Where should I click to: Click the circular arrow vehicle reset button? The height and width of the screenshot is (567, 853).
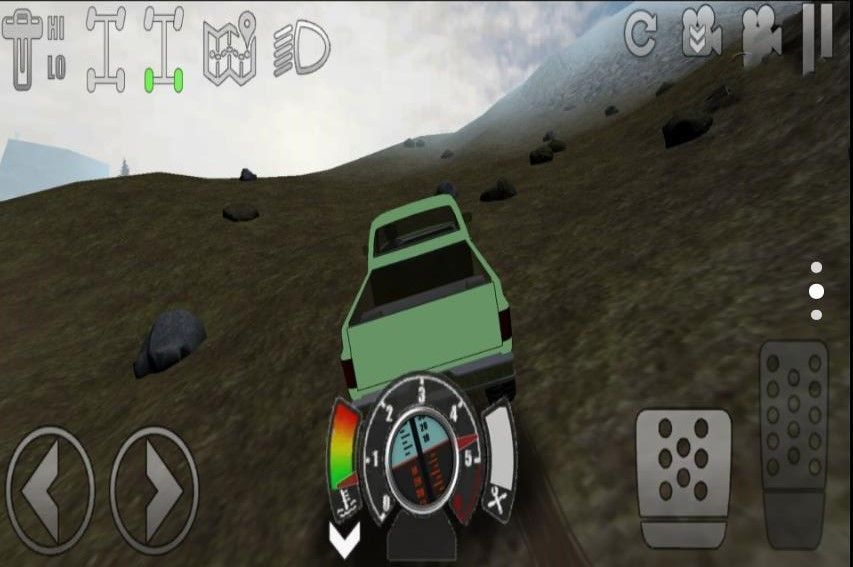tap(640, 35)
